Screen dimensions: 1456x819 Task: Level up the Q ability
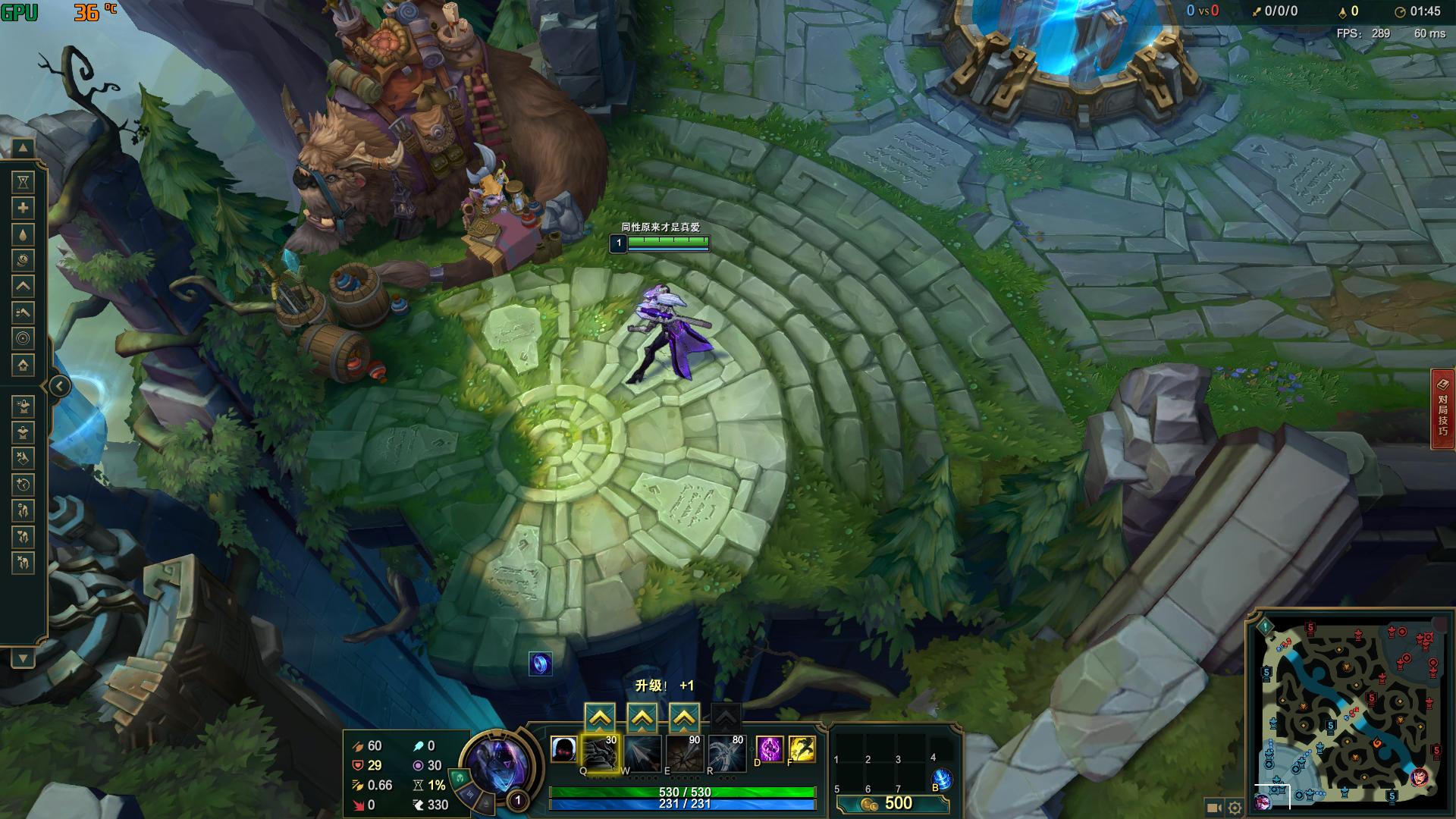coord(600,717)
